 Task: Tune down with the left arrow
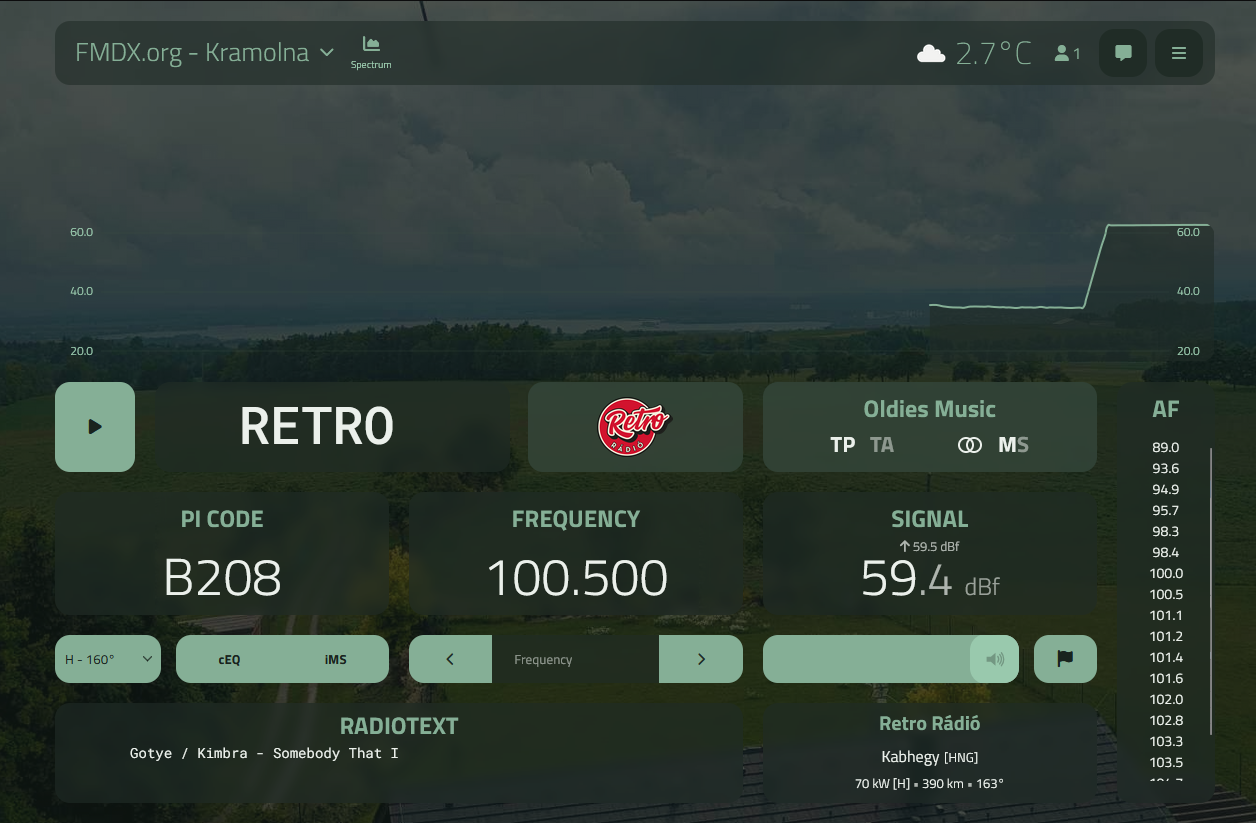click(450, 659)
